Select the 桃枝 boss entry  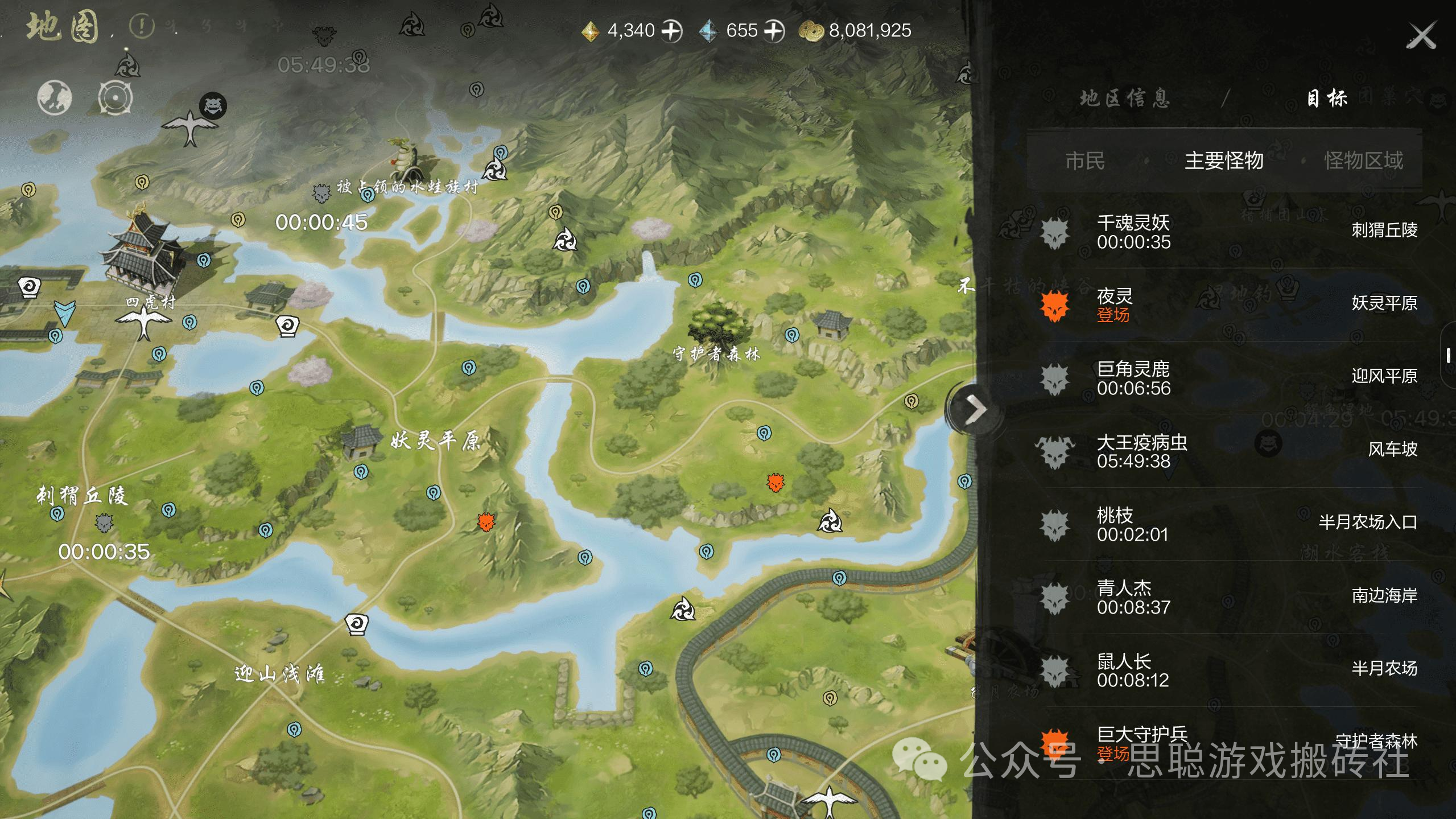1229,524
